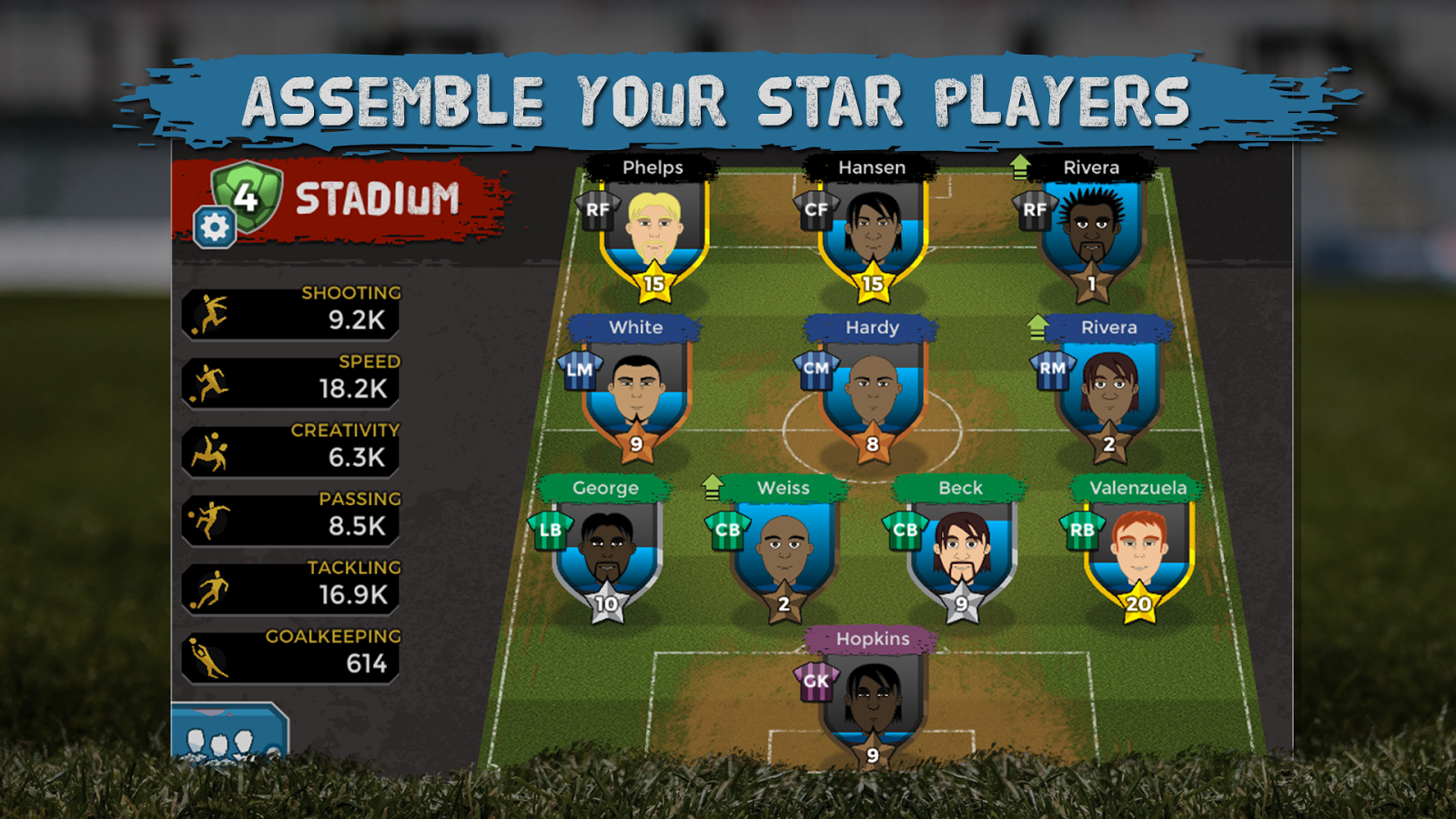Open the squad players button
This screenshot has width=1456, height=819.
pos(228,735)
